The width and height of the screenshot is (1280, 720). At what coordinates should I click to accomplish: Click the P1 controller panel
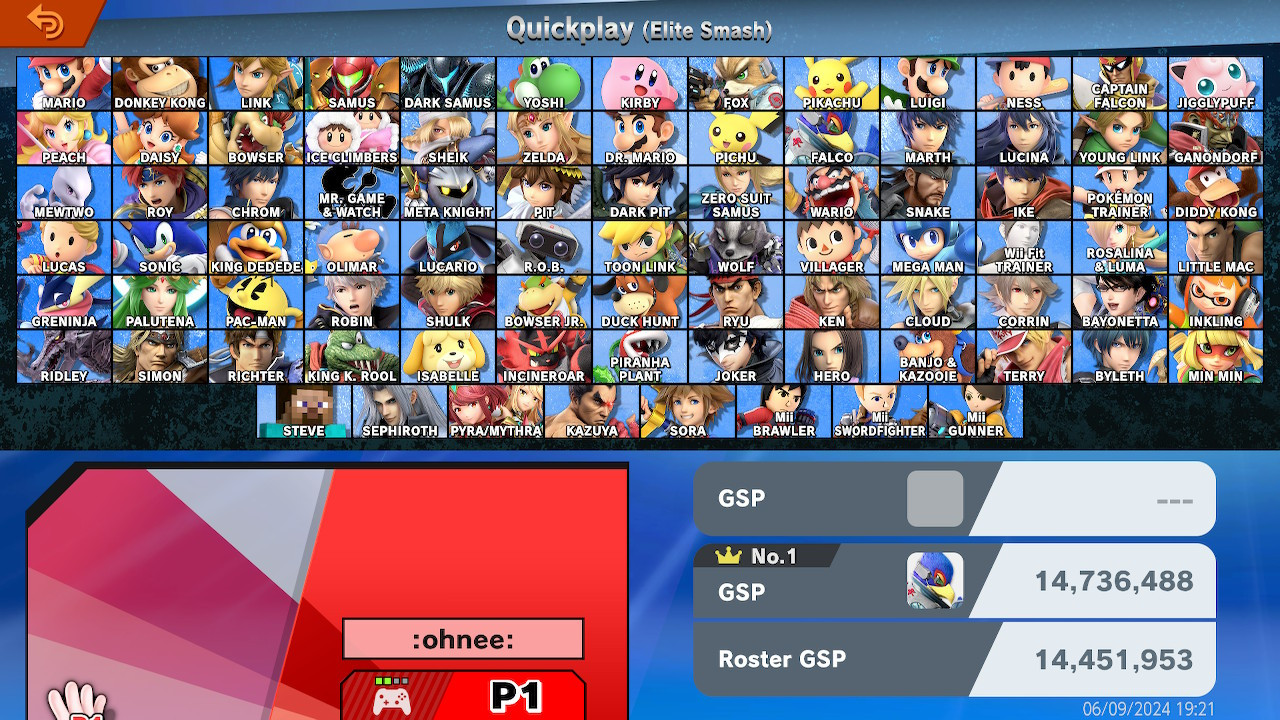click(462, 694)
